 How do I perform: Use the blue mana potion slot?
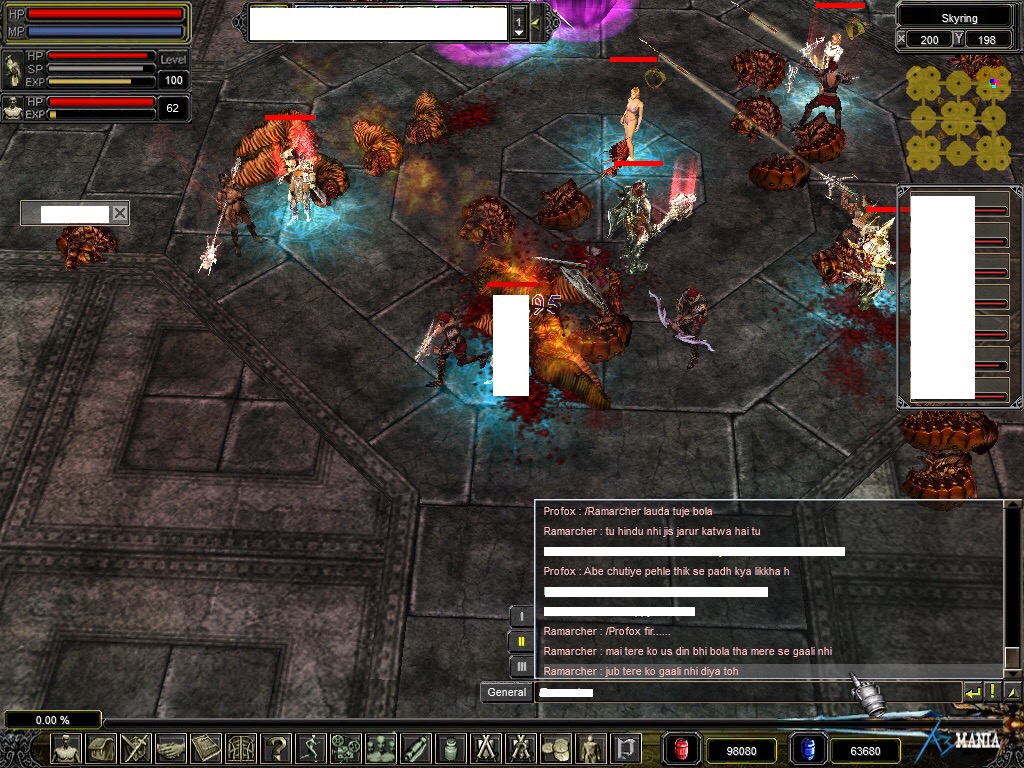(x=806, y=749)
